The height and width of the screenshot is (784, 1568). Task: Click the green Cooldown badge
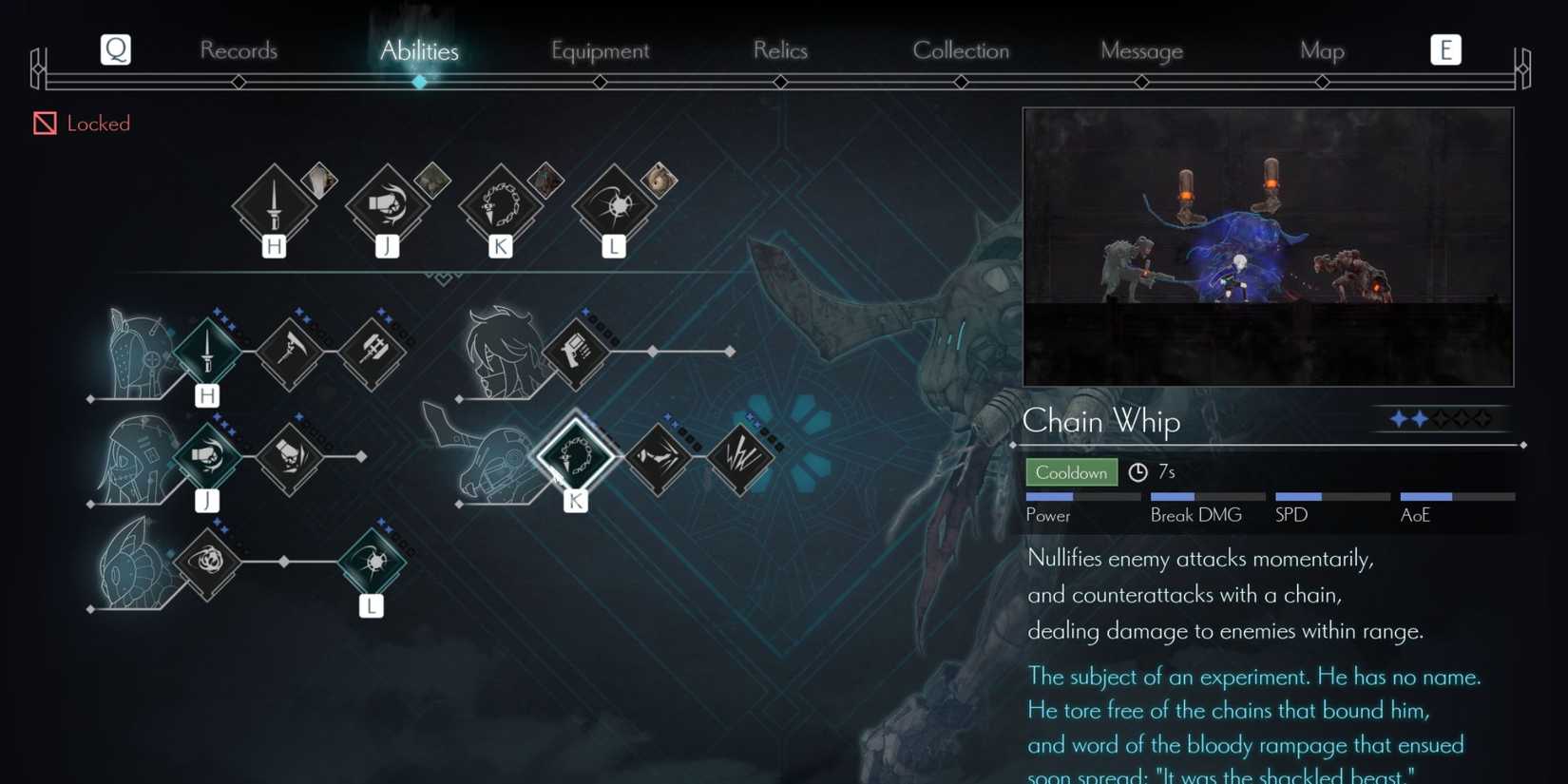(x=1071, y=471)
